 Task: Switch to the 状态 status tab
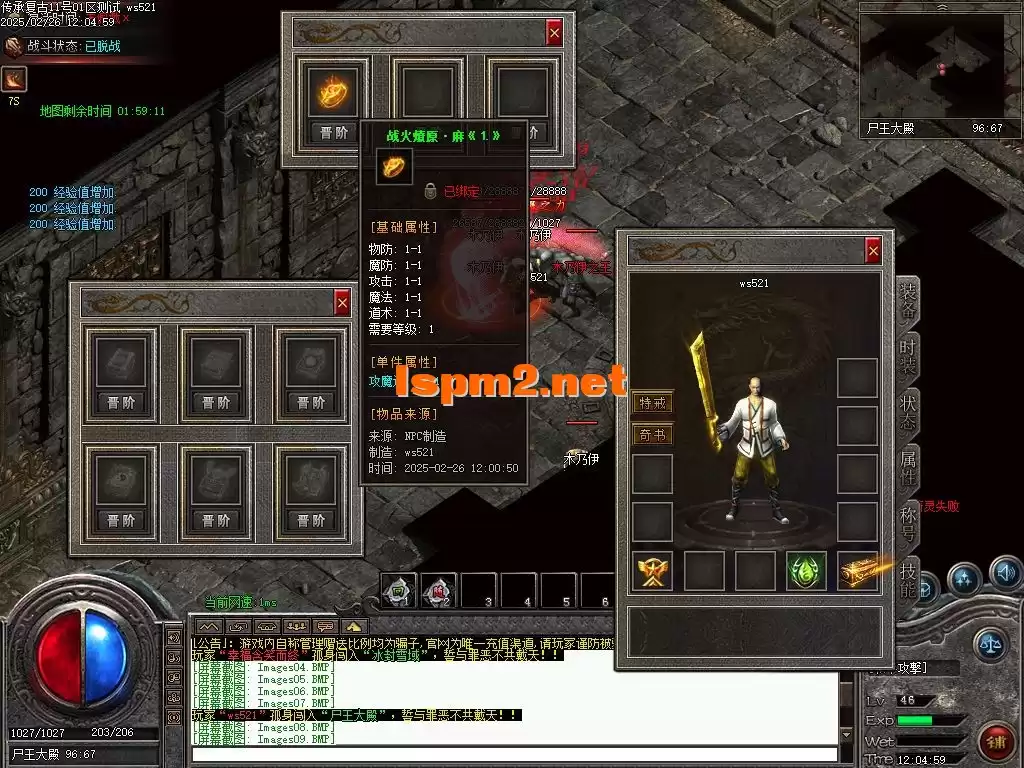tap(907, 412)
